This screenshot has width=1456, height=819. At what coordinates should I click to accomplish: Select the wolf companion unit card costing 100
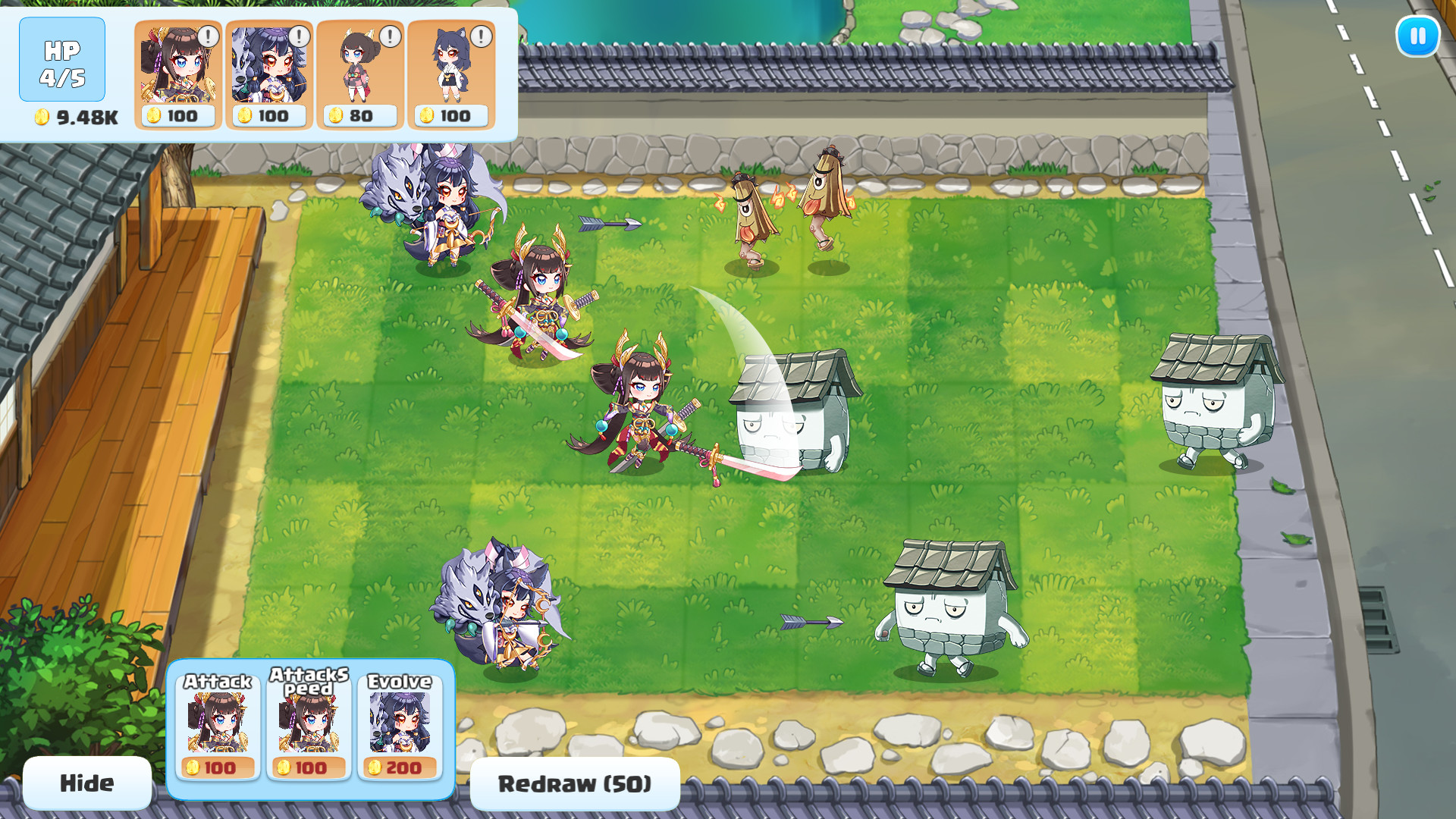[269, 74]
